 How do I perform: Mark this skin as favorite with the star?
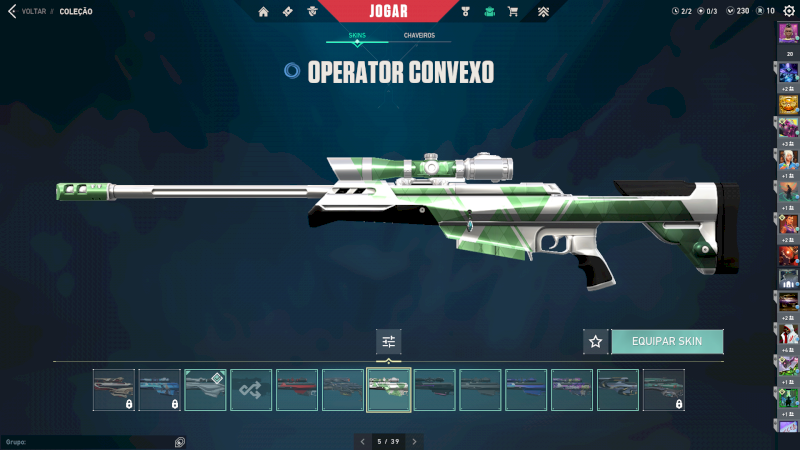(596, 341)
